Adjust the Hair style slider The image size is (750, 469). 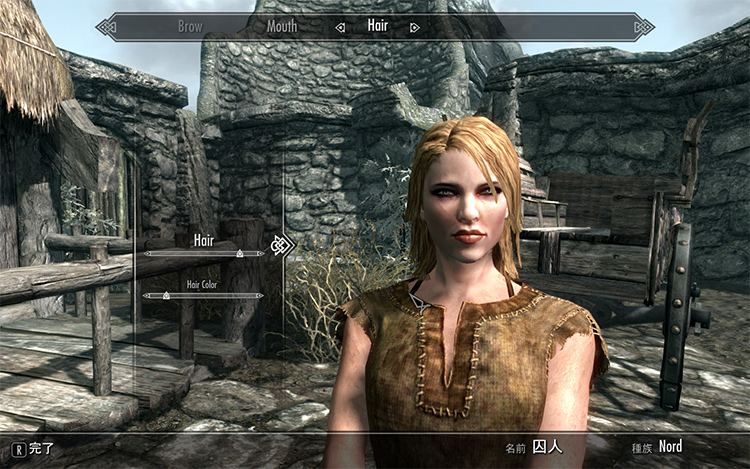pos(239,254)
